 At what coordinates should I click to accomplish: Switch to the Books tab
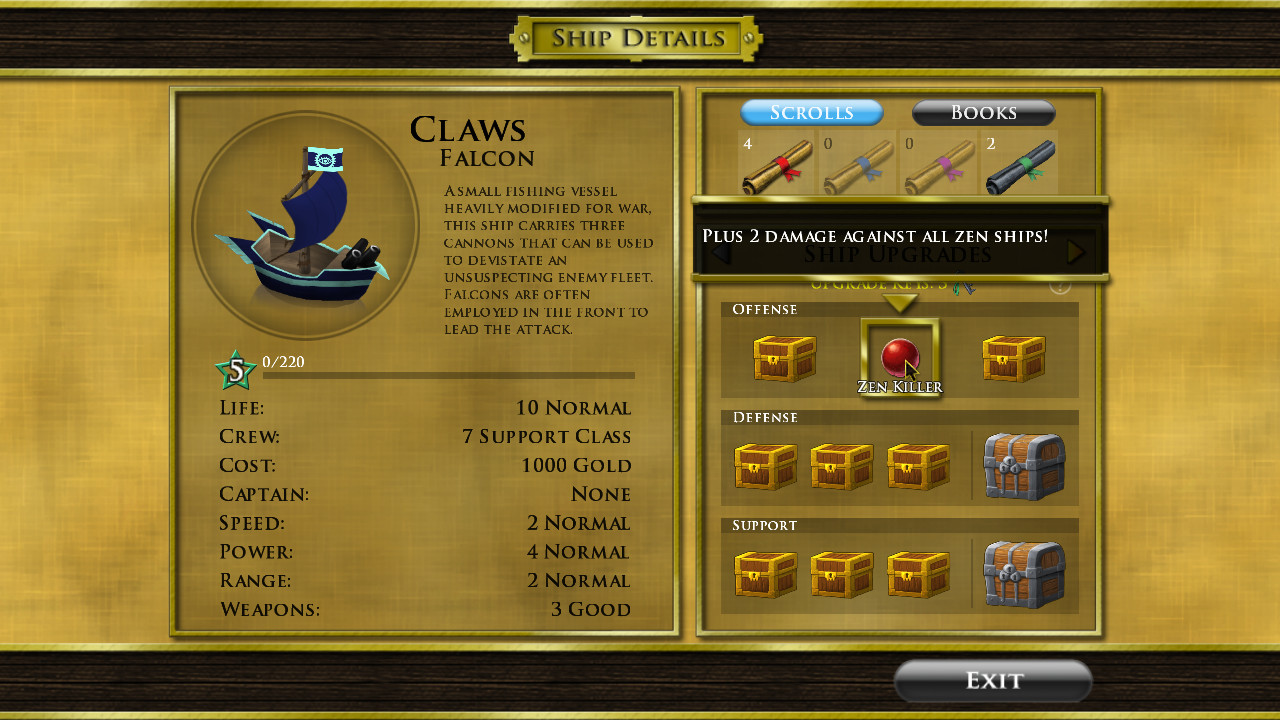point(982,112)
